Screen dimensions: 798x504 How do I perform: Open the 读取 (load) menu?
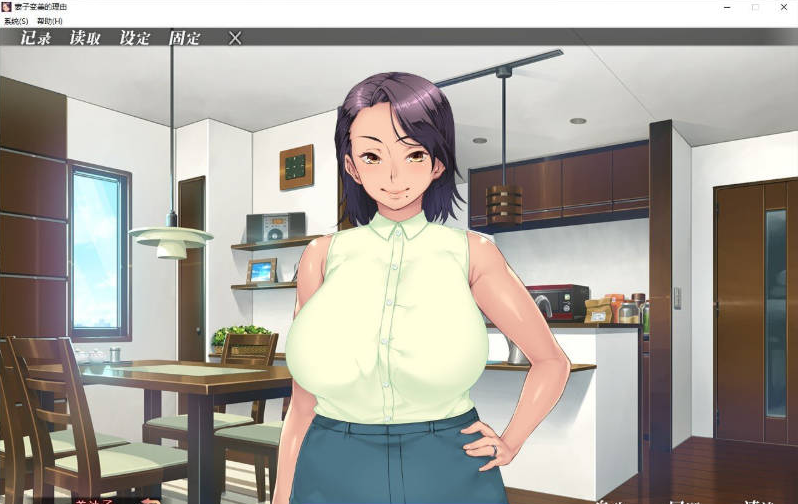[85, 39]
